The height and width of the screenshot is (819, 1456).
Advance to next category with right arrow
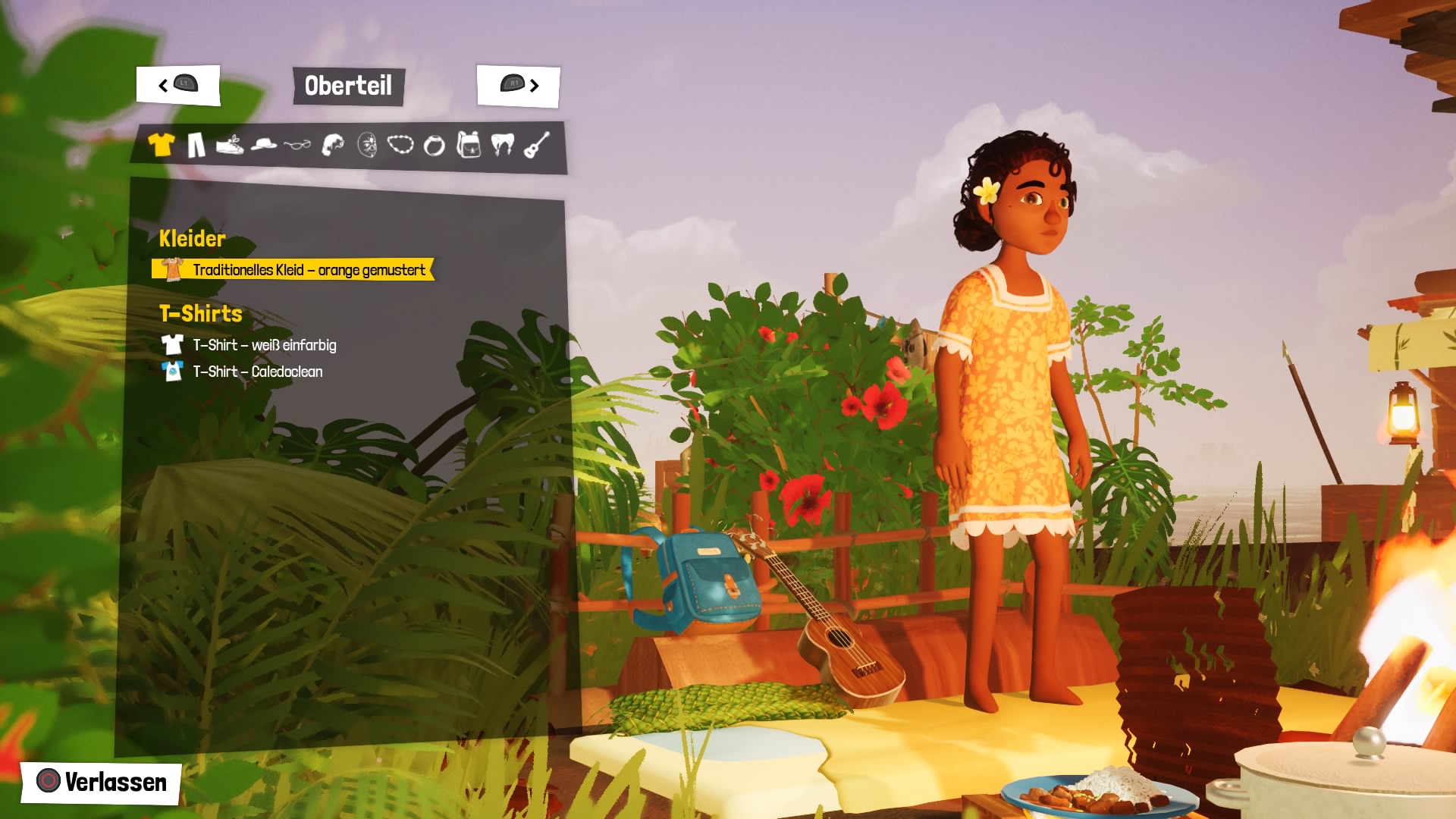(x=519, y=85)
